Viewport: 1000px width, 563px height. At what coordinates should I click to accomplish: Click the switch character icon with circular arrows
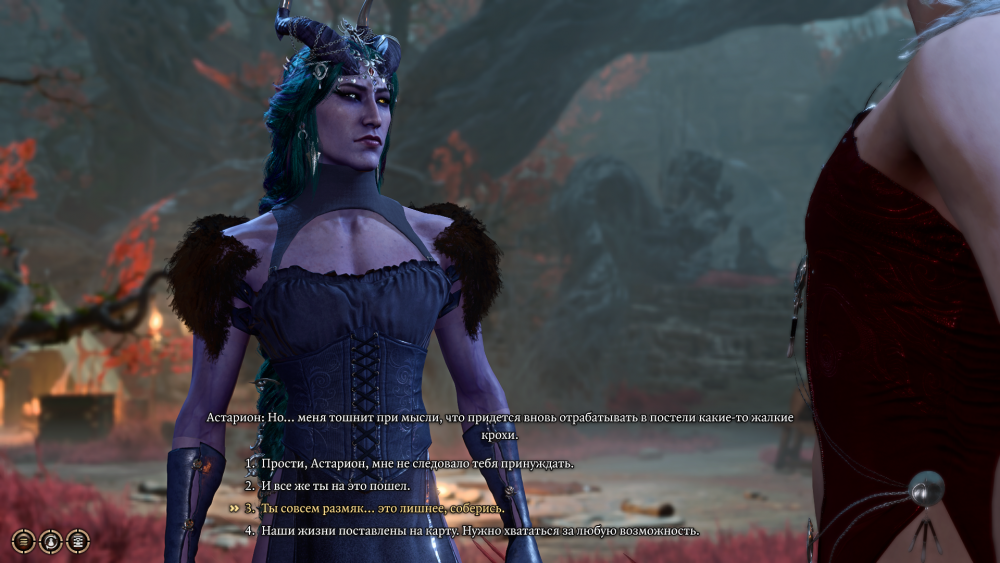(x=50, y=541)
